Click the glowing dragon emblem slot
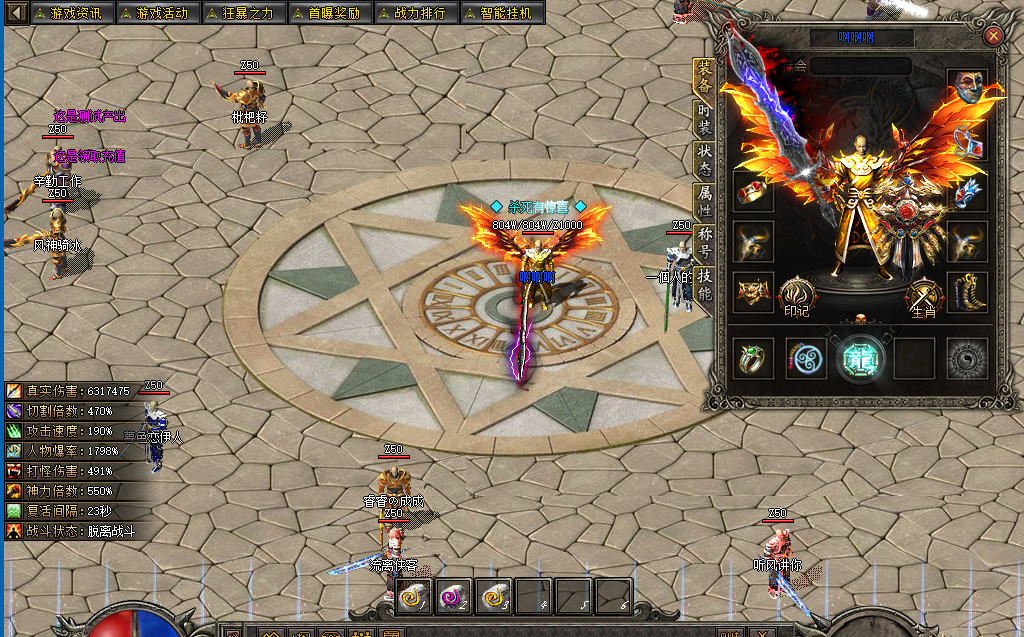 click(x=858, y=358)
